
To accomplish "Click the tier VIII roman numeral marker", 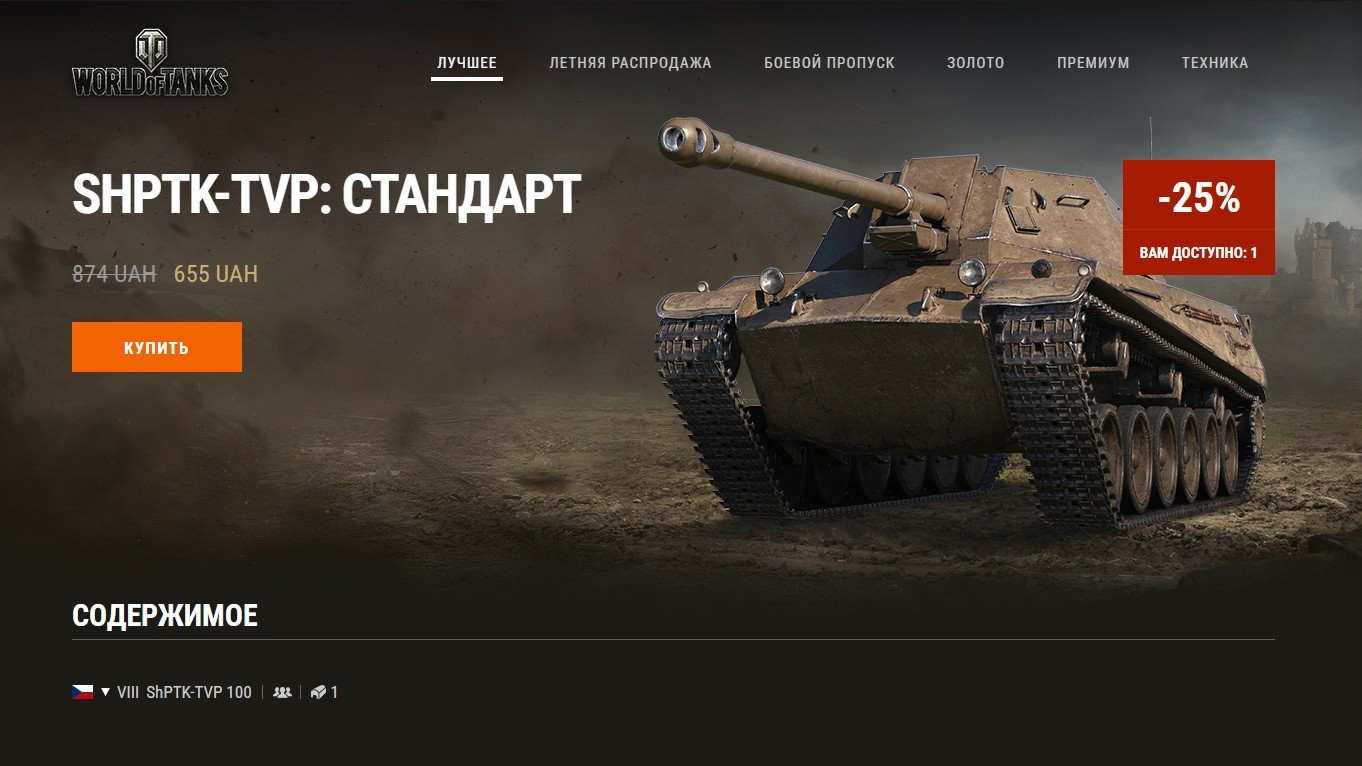I will pos(129,691).
